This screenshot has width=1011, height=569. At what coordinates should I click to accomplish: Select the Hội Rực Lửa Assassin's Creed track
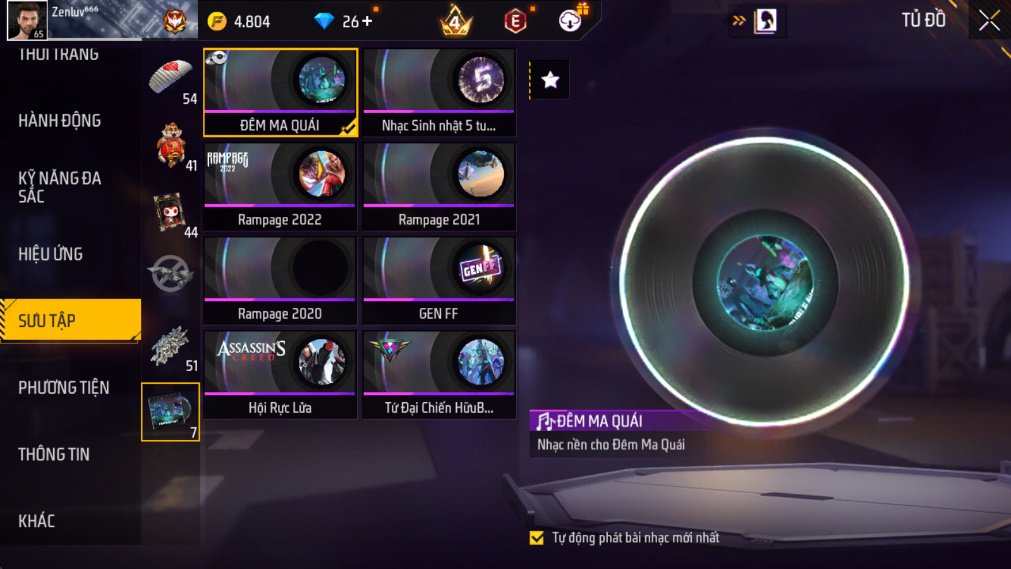tap(280, 374)
